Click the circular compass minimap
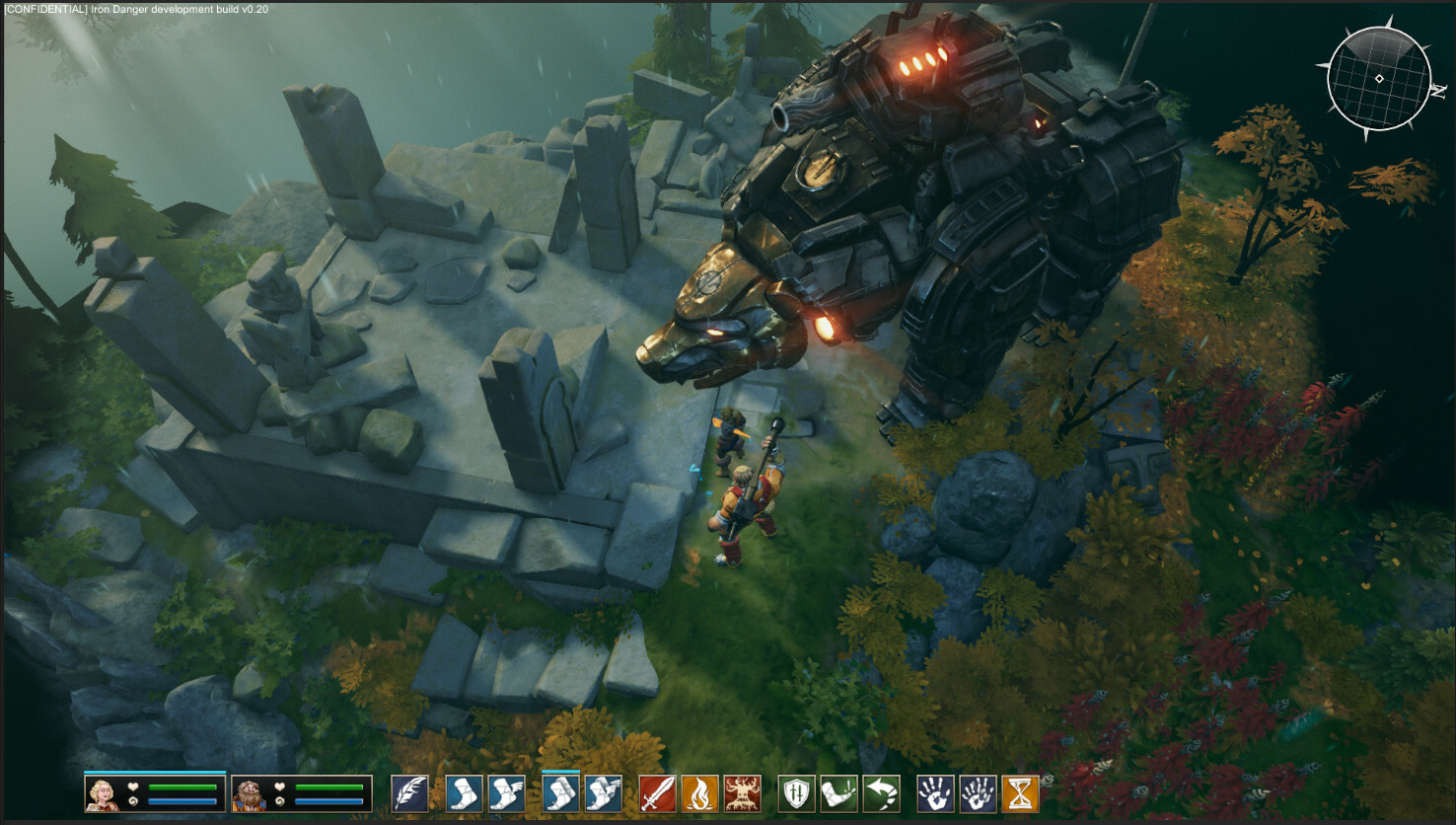Image resolution: width=1456 pixels, height=825 pixels. 1378,79
